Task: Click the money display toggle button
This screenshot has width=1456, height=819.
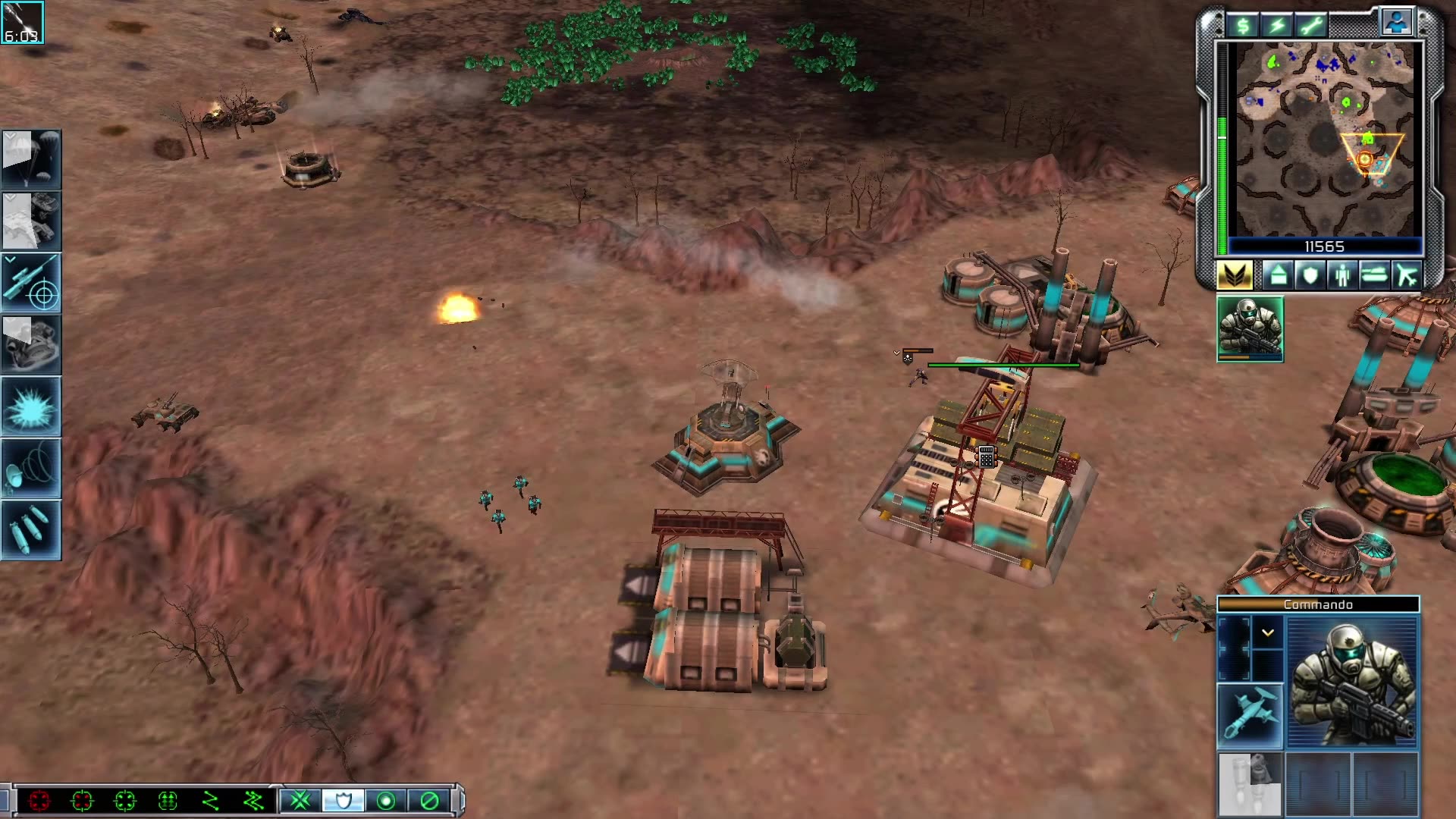Action: click(x=1242, y=24)
